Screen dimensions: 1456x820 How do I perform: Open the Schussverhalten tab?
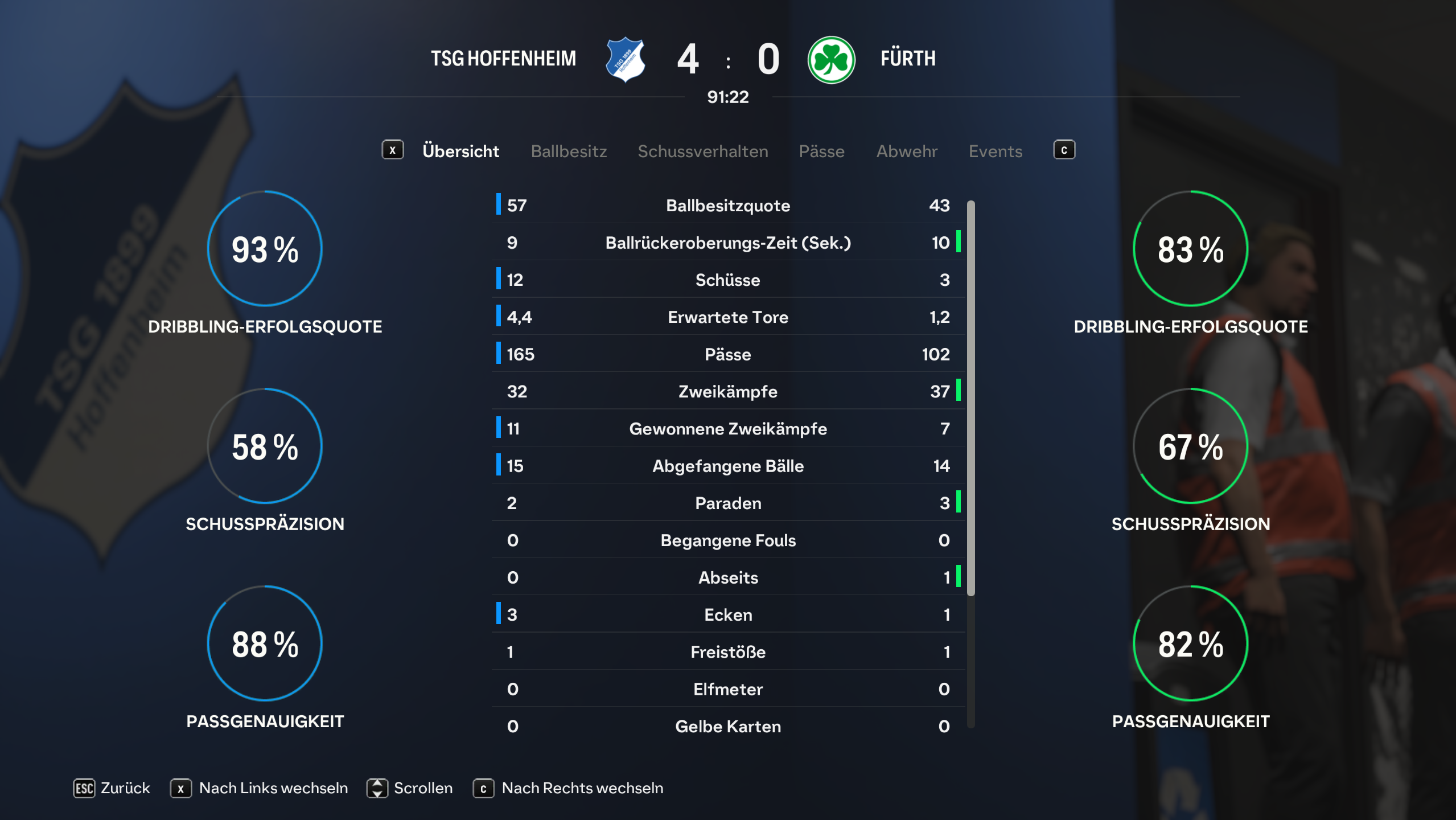[x=702, y=151]
